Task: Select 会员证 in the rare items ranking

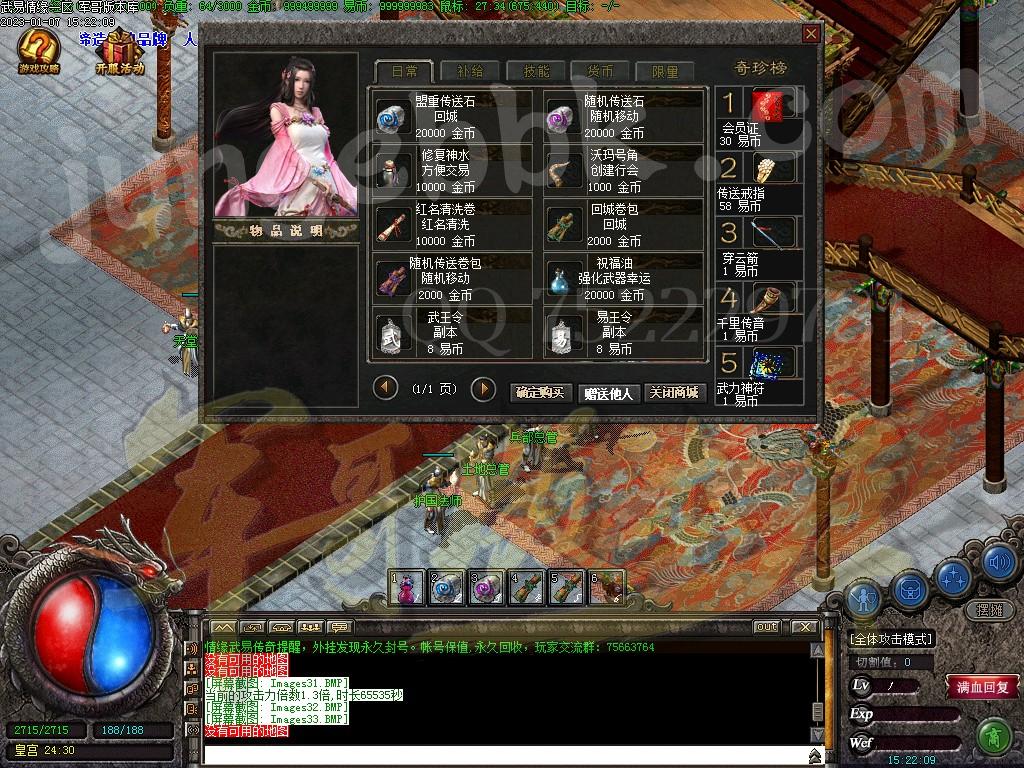Action: 760,116
